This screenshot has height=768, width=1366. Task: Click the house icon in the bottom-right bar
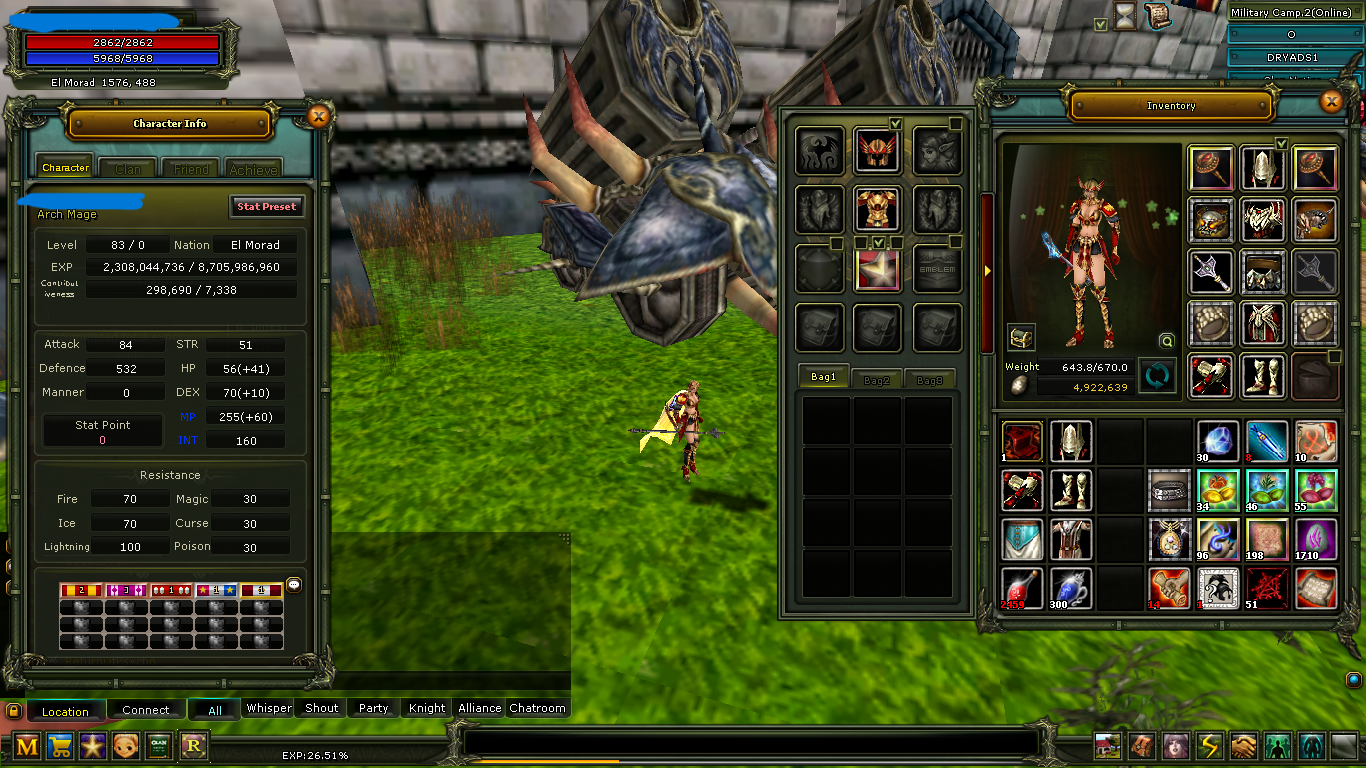[1107, 746]
